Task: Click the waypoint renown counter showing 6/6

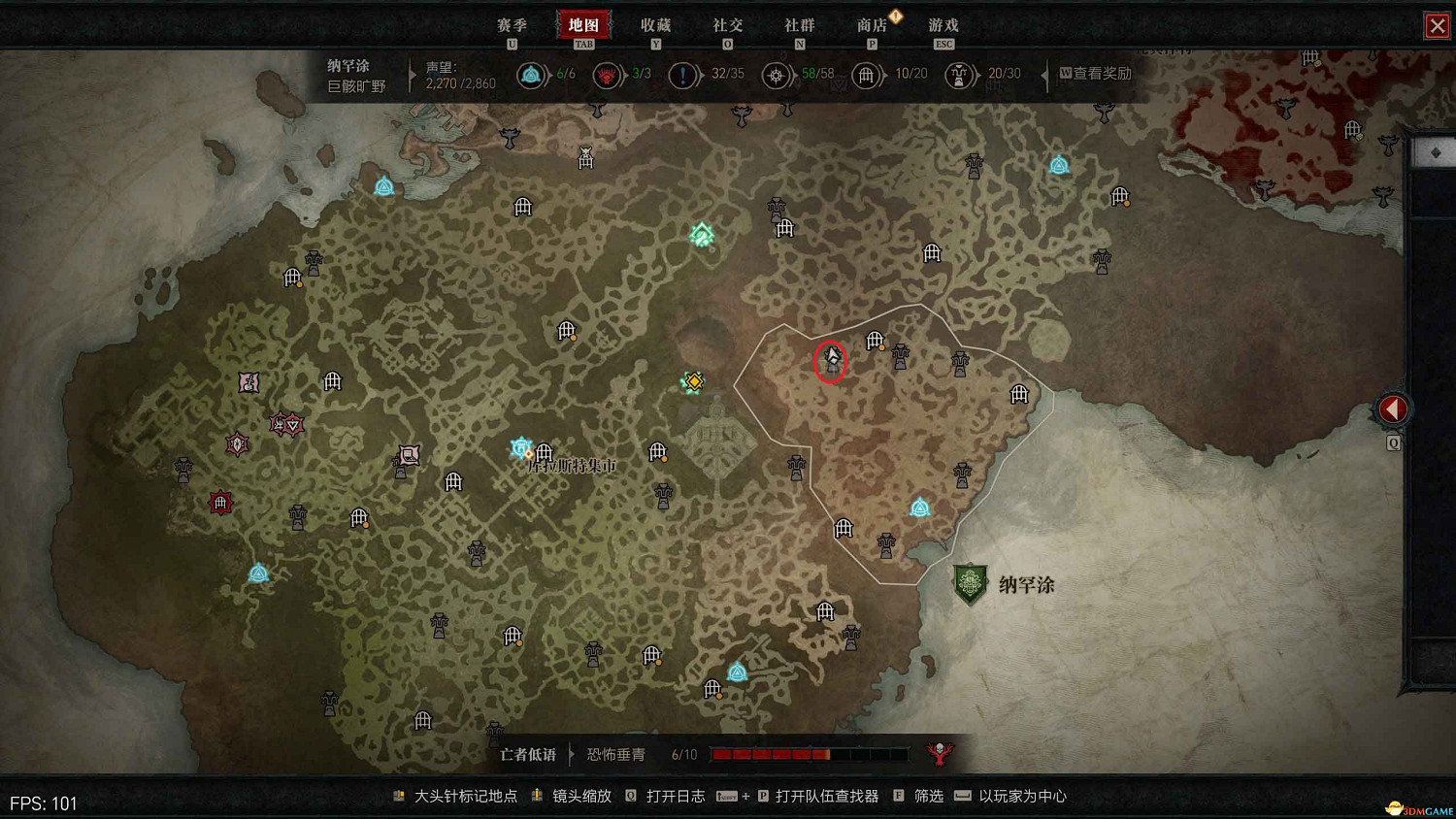Action: (532, 75)
